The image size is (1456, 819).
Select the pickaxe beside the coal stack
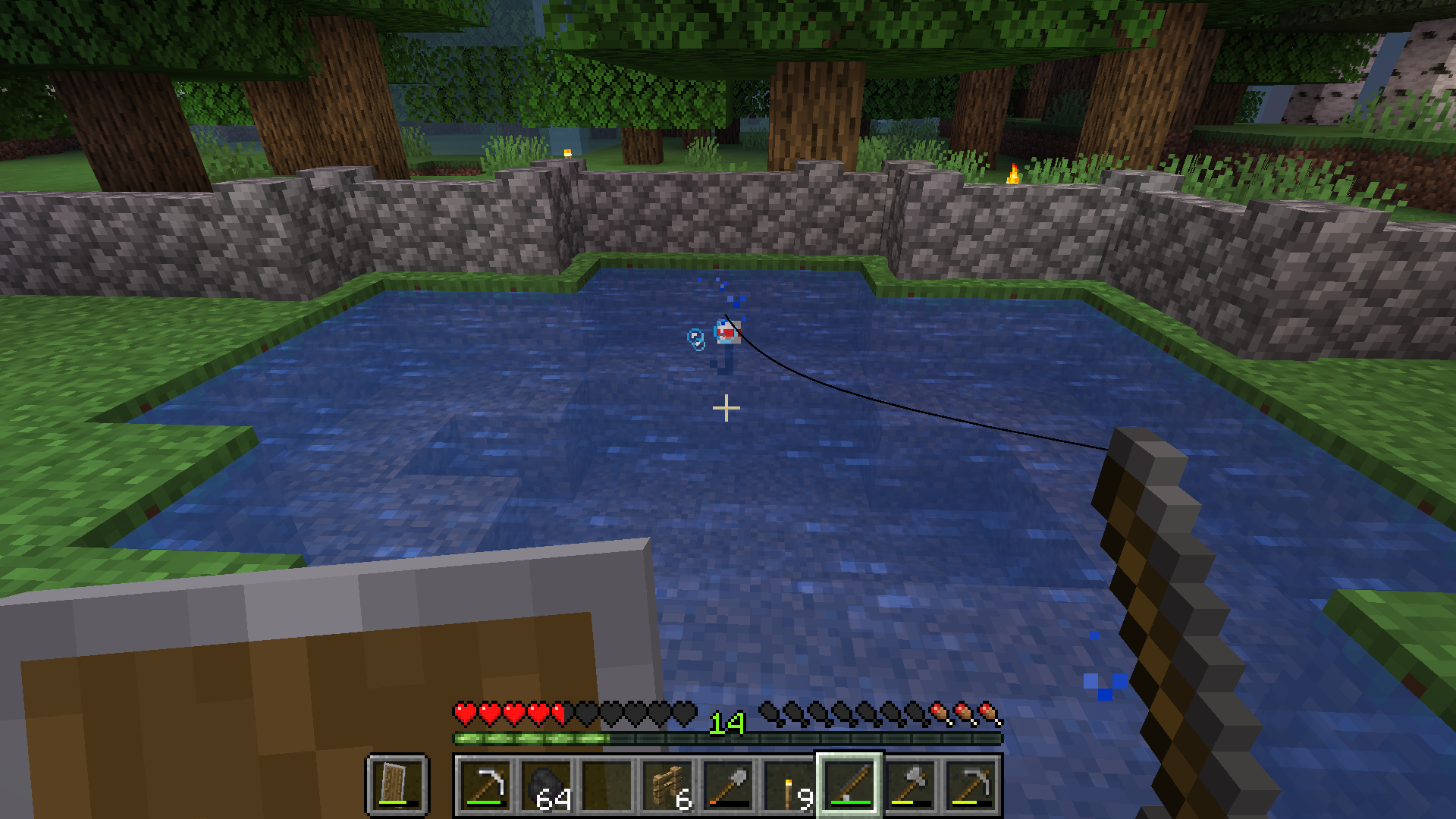485,785
